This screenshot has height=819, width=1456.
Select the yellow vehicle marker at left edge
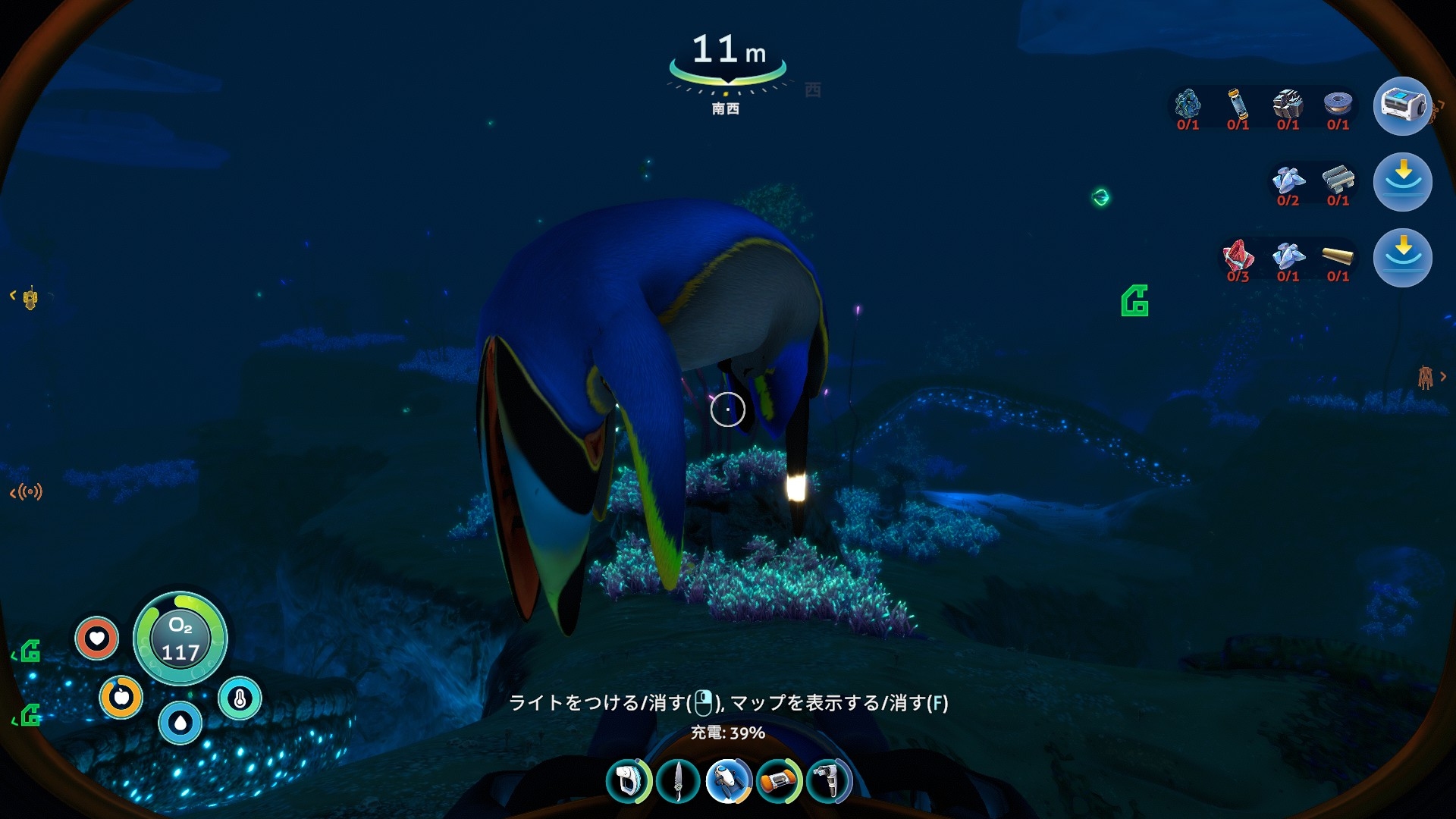point(30,299)
